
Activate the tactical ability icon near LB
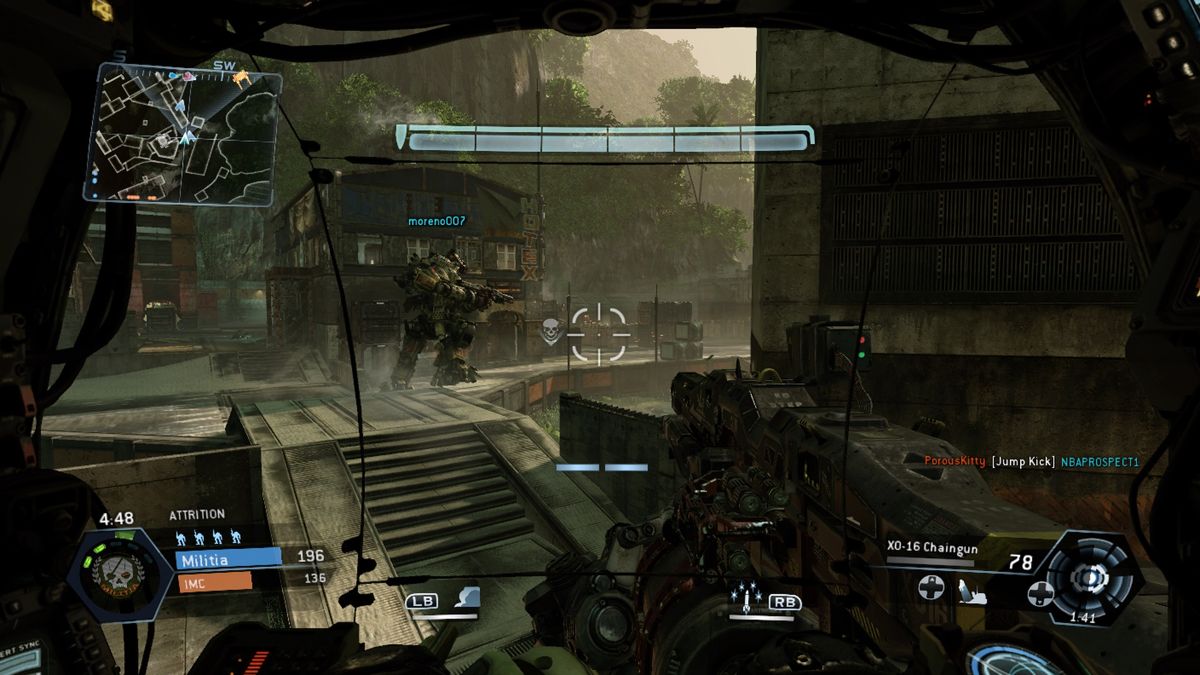click(x=467, y=598)
